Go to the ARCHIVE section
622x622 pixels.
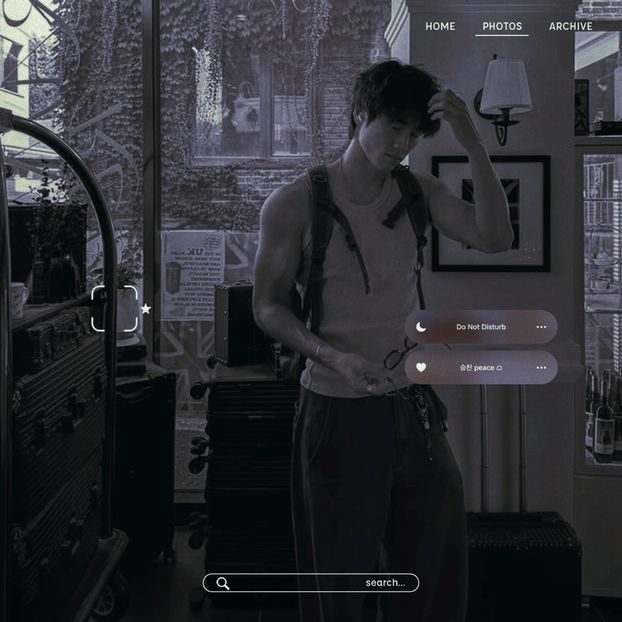(x=570, y=26)
